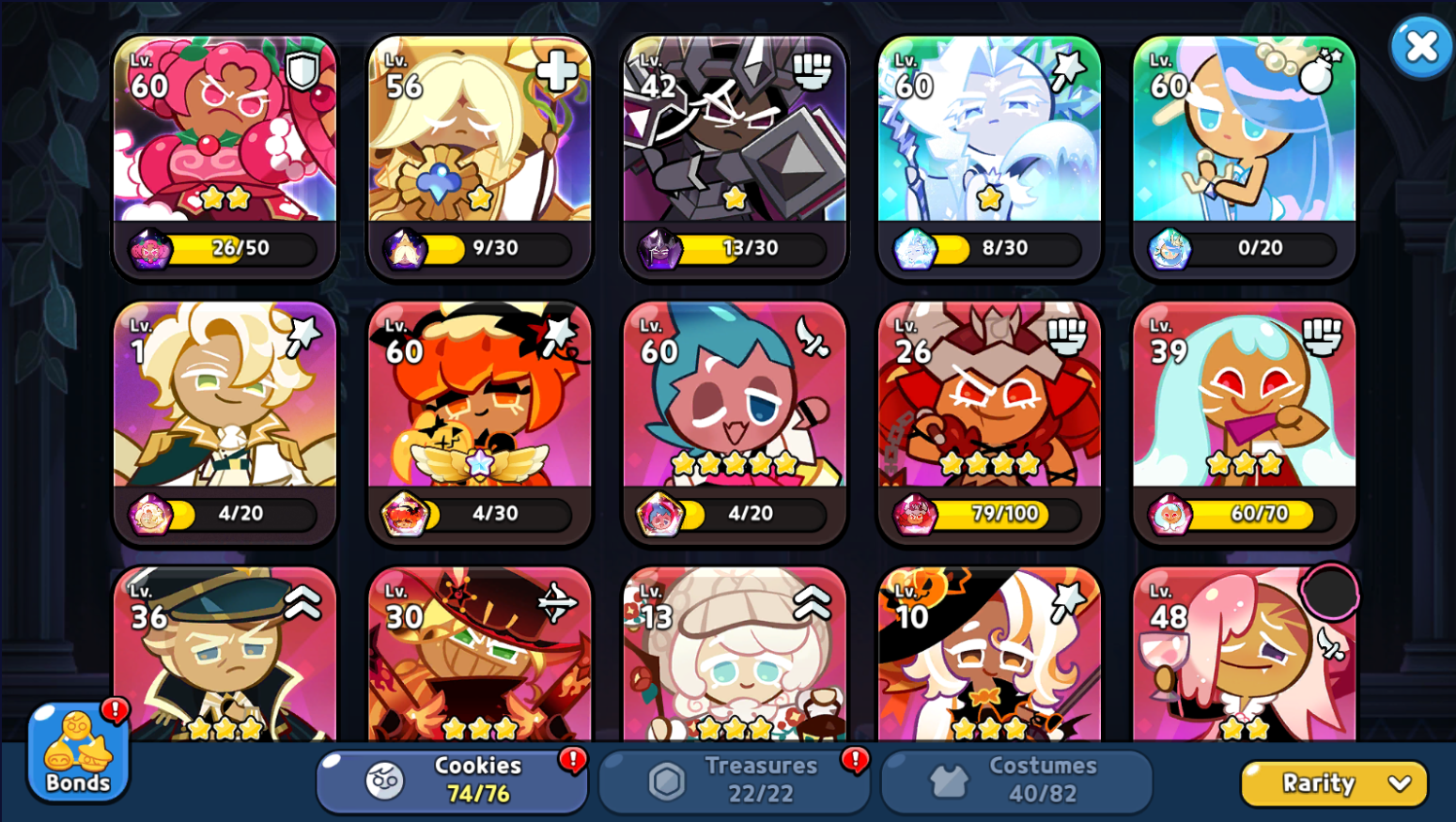
Task: Close the cookie roster screen
Action: [1421, 46]
